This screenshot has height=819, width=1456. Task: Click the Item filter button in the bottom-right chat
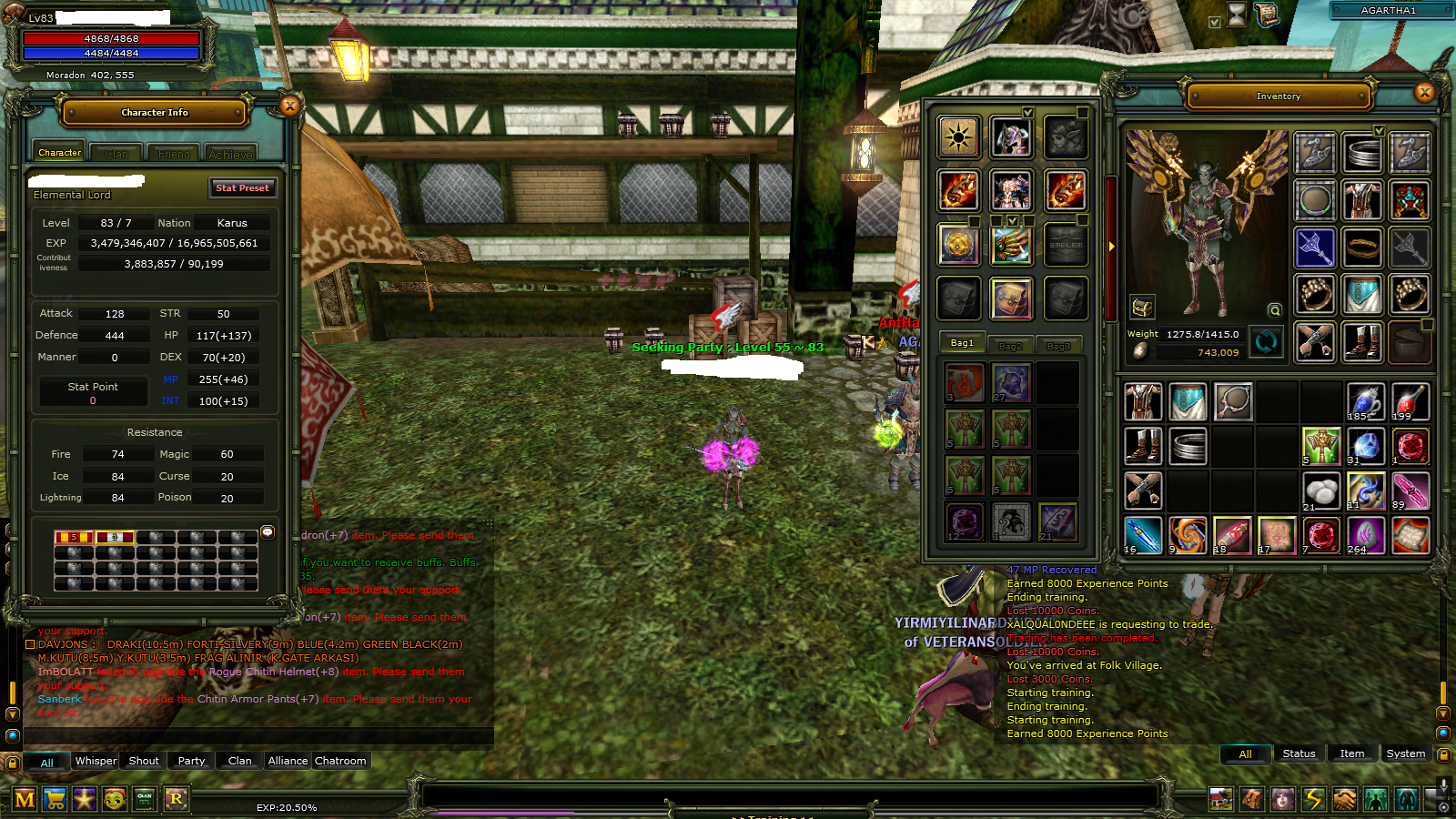pos(1352,753)
